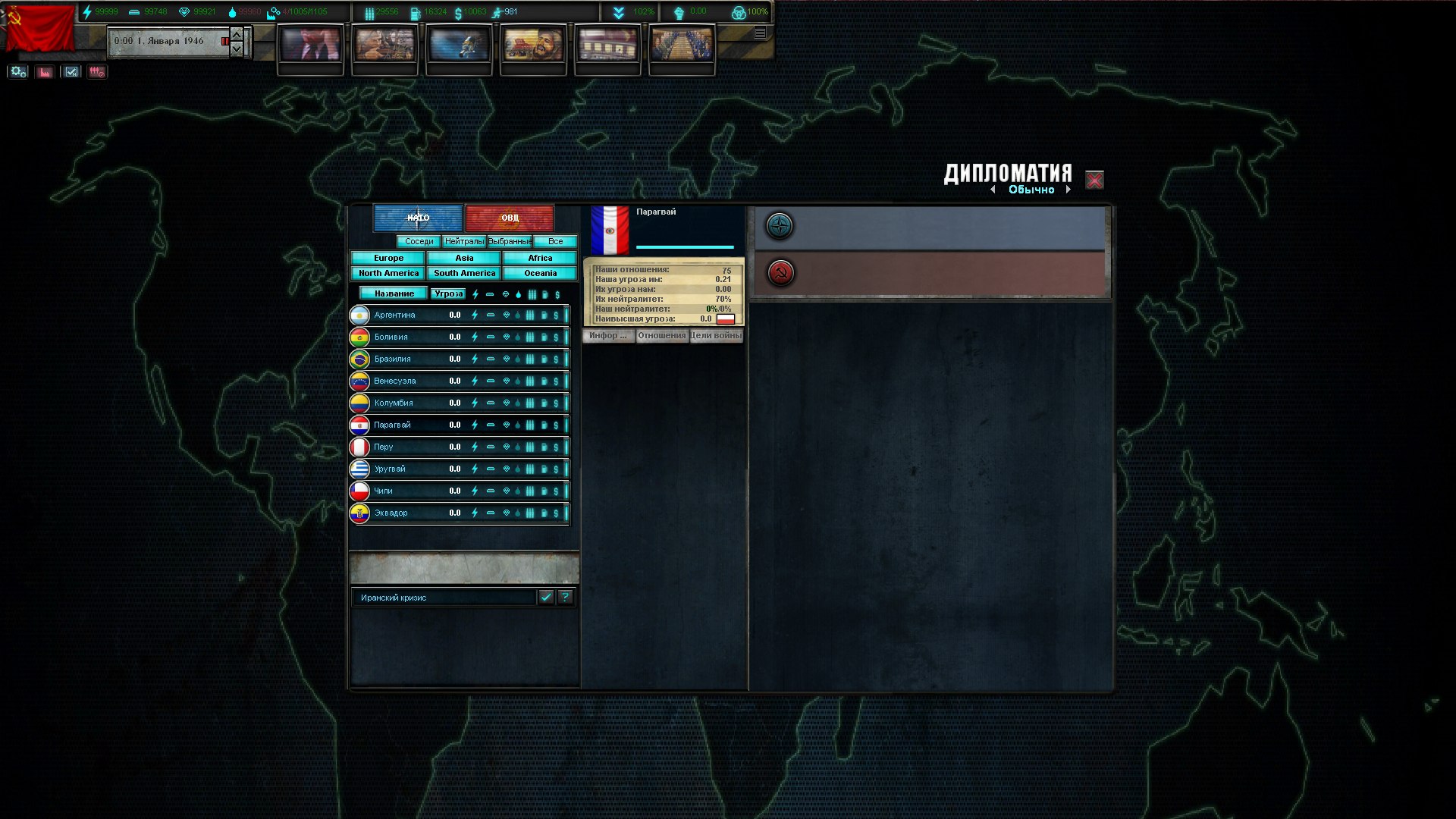Select the Чили row

point(383,491)
